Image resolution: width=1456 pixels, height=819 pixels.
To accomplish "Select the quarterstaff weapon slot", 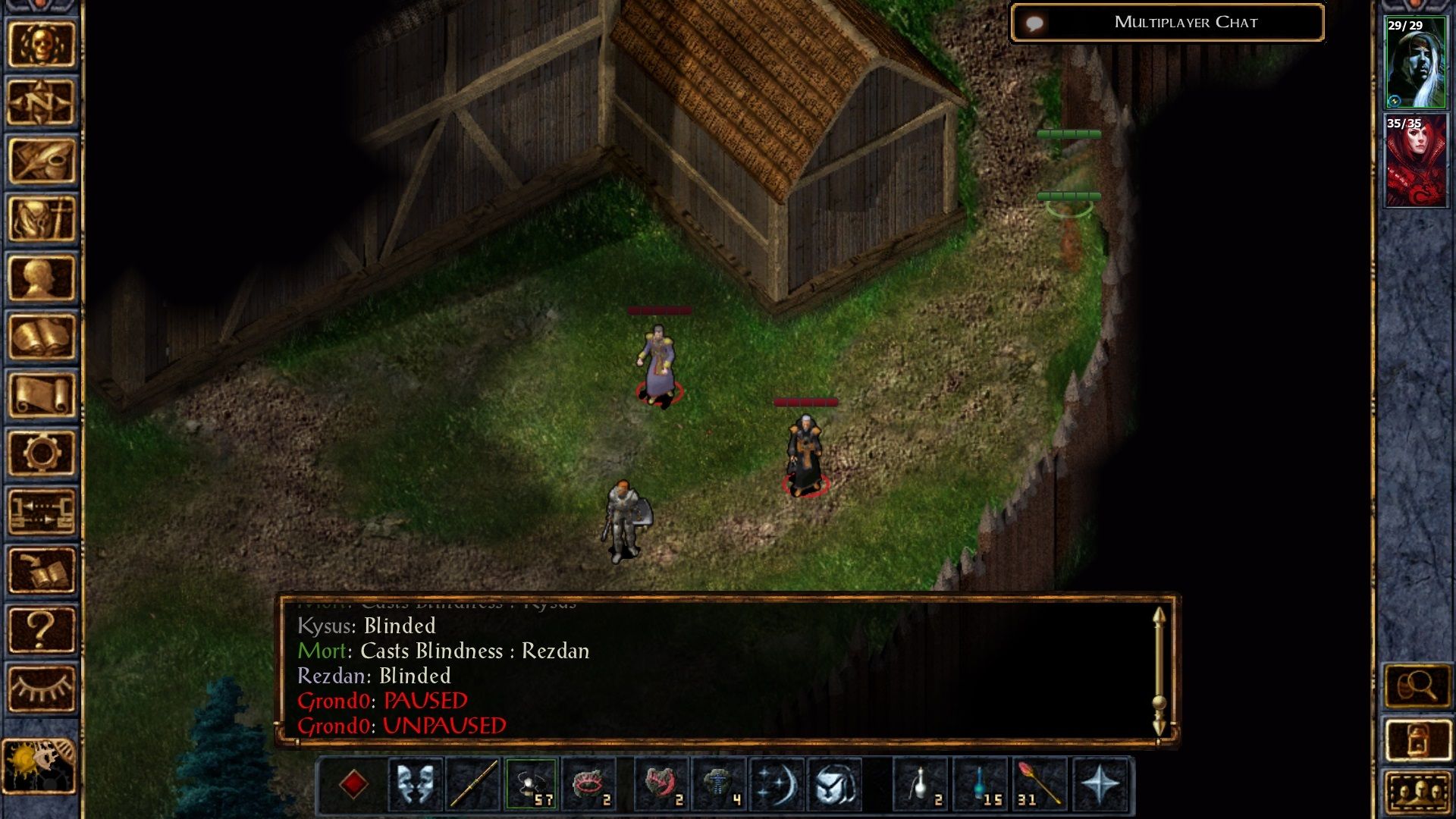I will click(470, 785).
